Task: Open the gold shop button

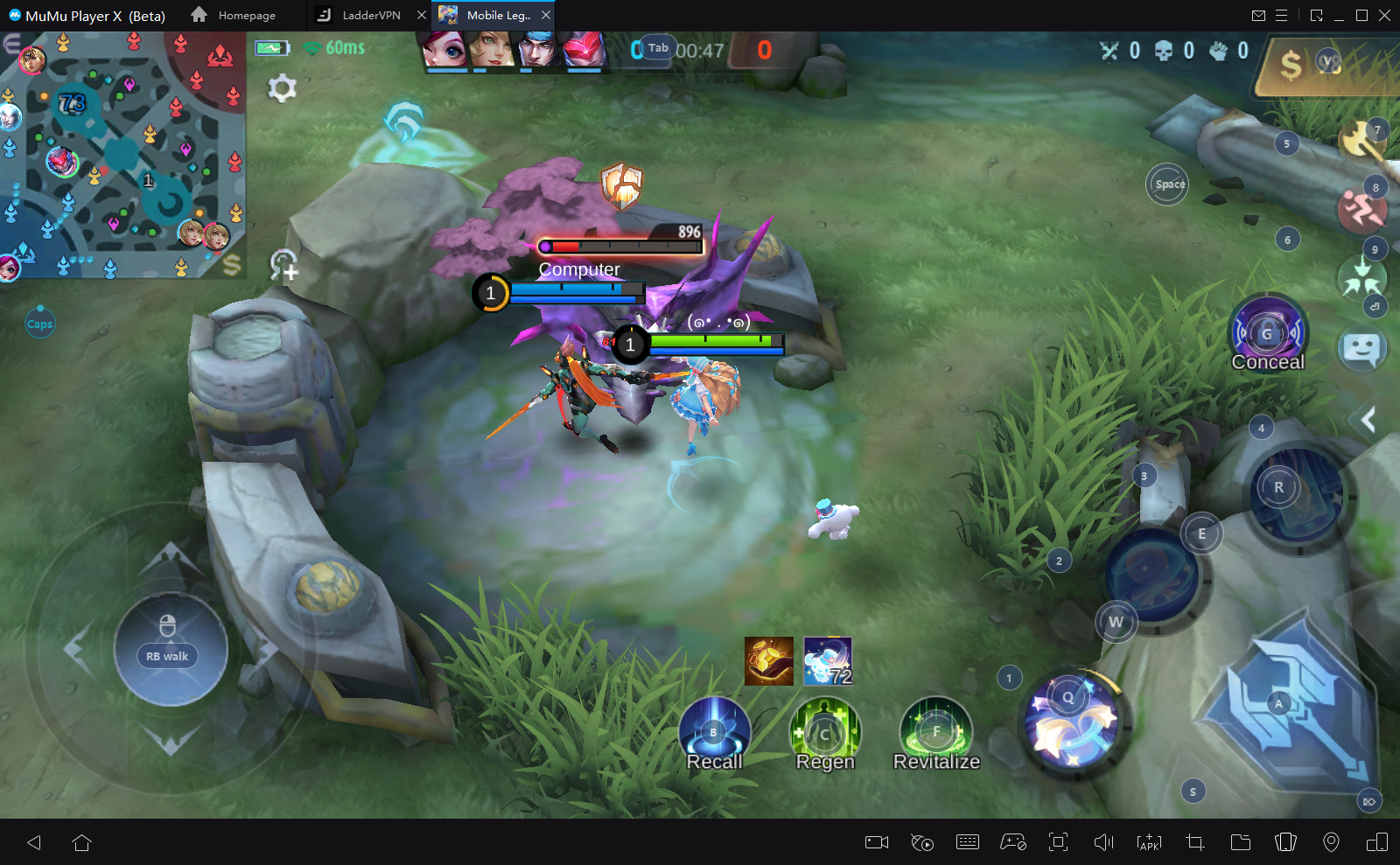Action: pos(1292,65)
